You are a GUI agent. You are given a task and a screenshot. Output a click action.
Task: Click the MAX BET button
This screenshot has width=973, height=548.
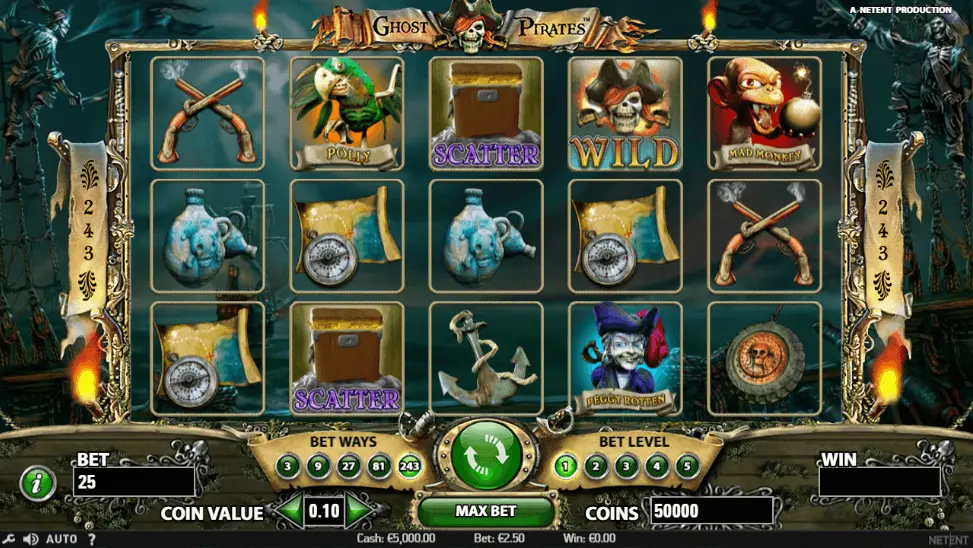[486, 511]
